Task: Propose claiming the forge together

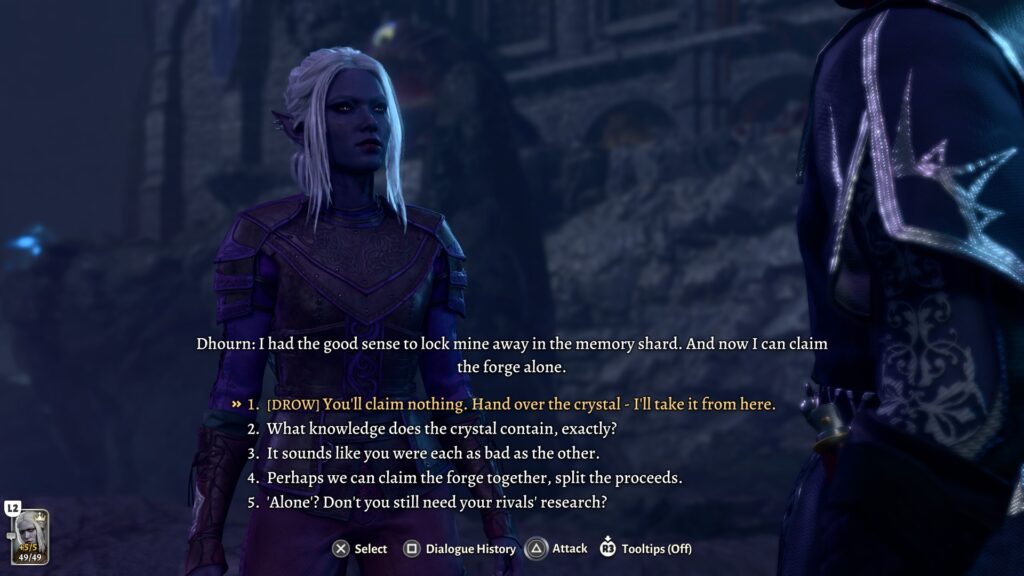Action: [x=474, y=478]
